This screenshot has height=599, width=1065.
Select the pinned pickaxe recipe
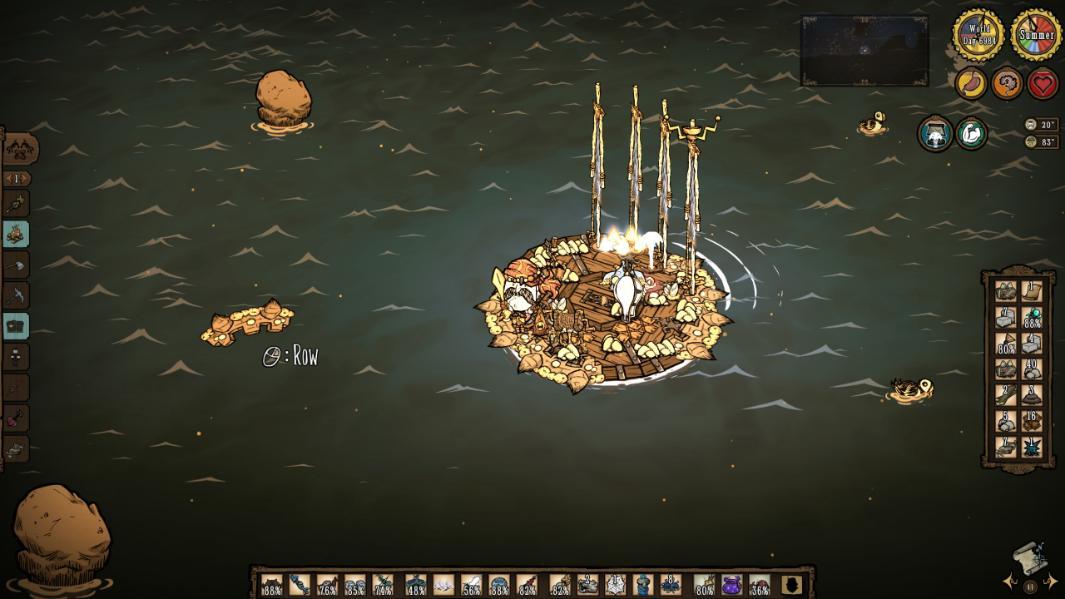point(16,295)
